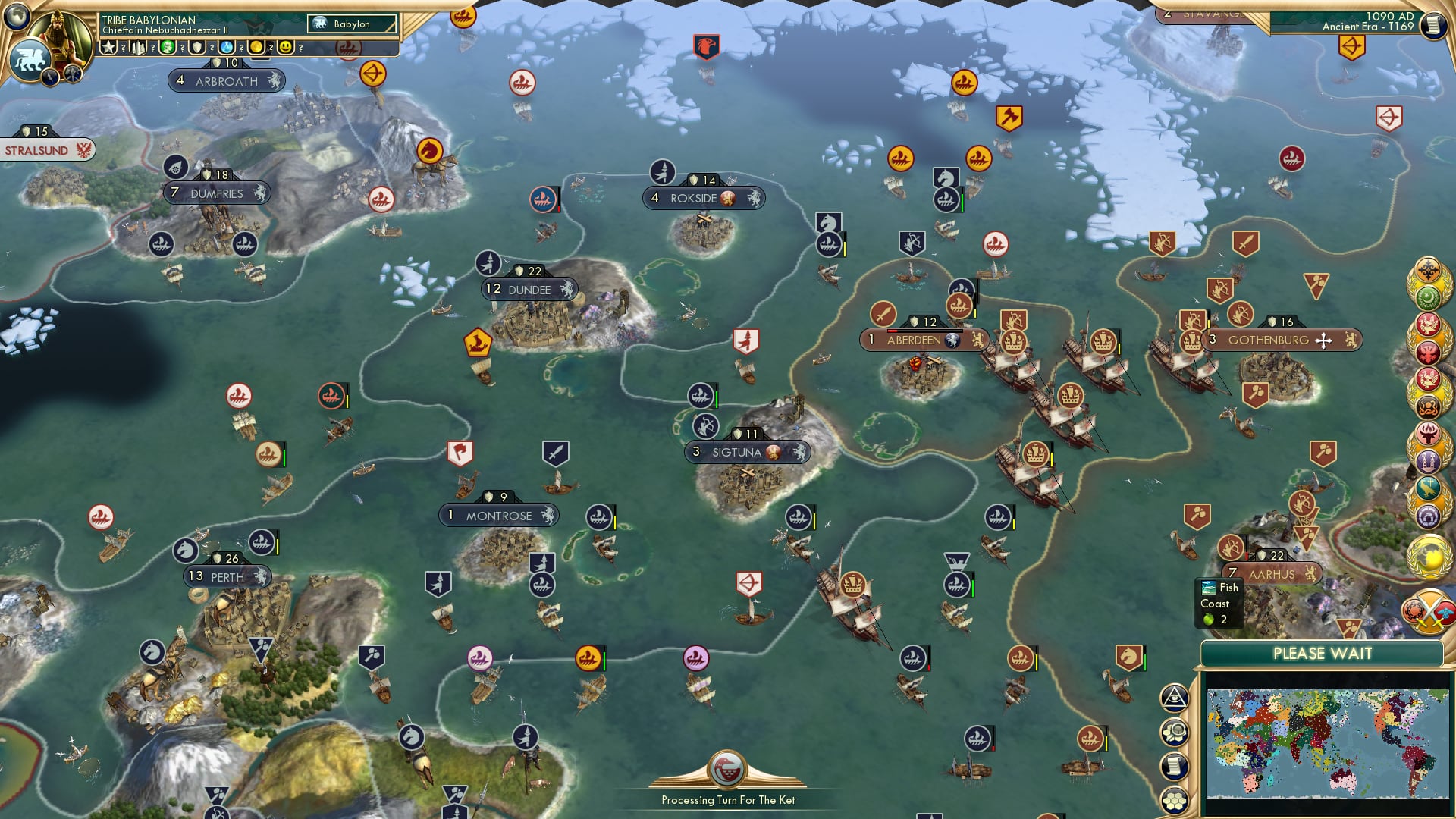This screenshot has height=819, width=1456.
Task: Expand the gold income details chevron in the stats bar
Action: (x=271, y=47)
